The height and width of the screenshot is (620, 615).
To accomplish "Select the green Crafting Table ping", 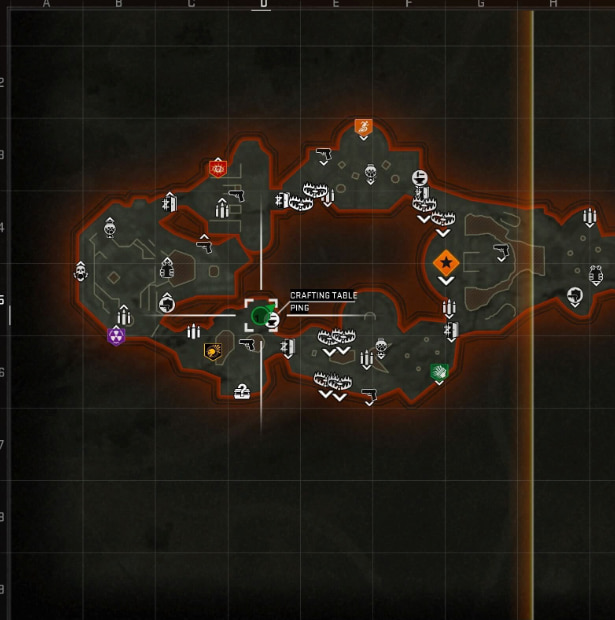I will [261, 316].
